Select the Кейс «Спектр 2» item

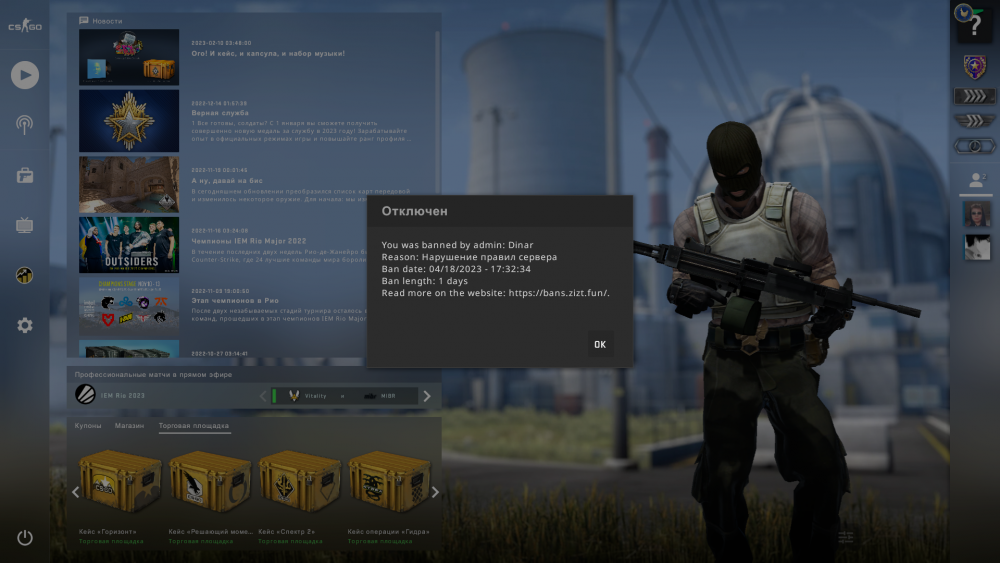point(300,485)
